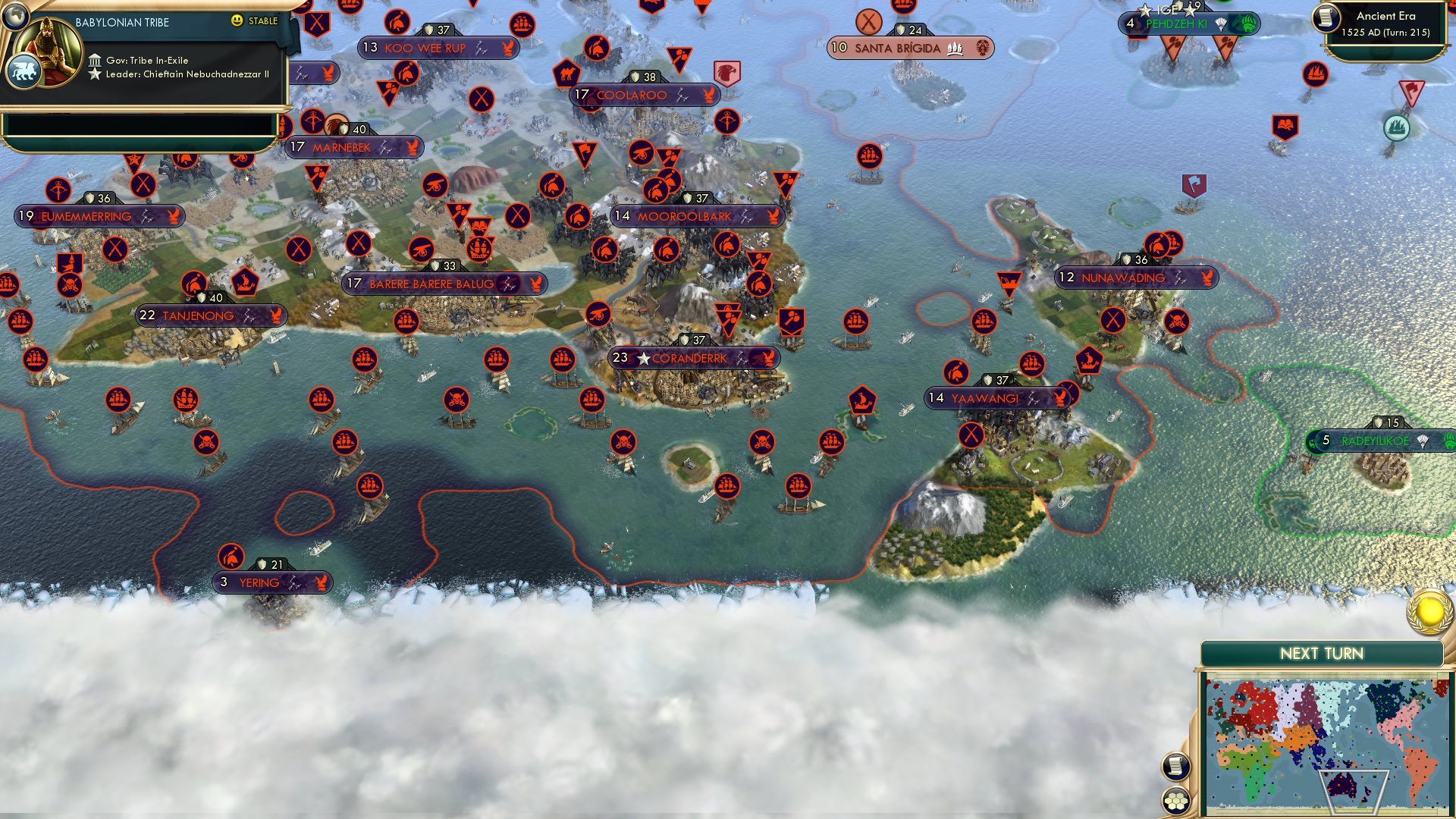Click the Babylonian winged lion emblem
Viewport: 1456px width, 819px height.
tap(25, 72)
